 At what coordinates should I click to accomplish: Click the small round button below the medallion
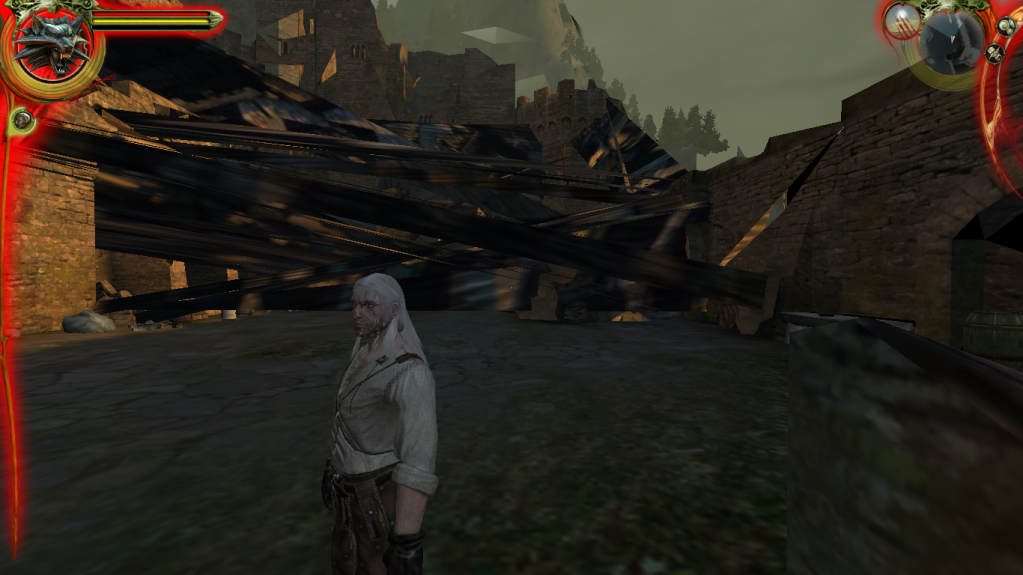(x=22, y=121)
